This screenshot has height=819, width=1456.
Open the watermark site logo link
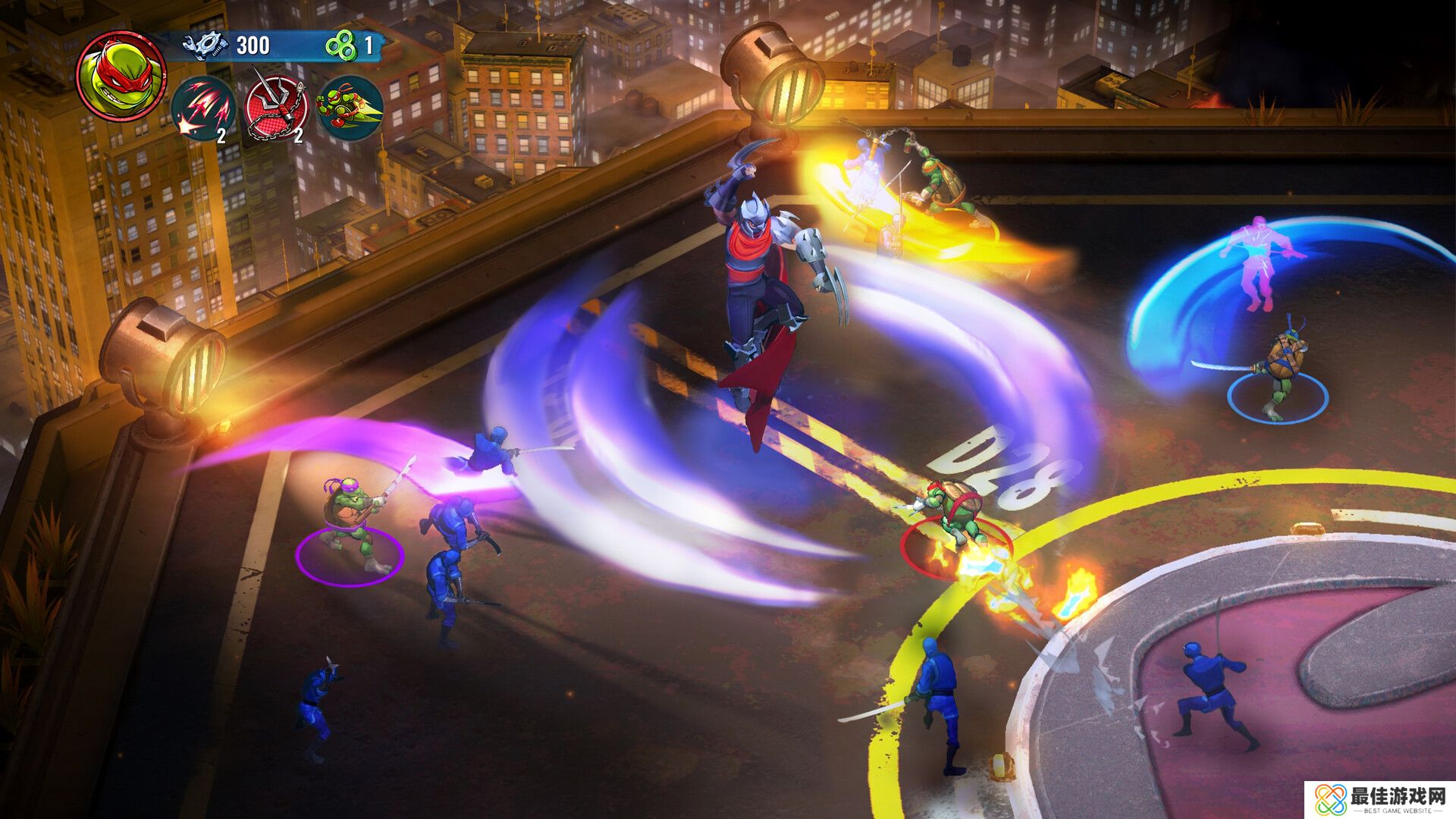coord(1380,799)
